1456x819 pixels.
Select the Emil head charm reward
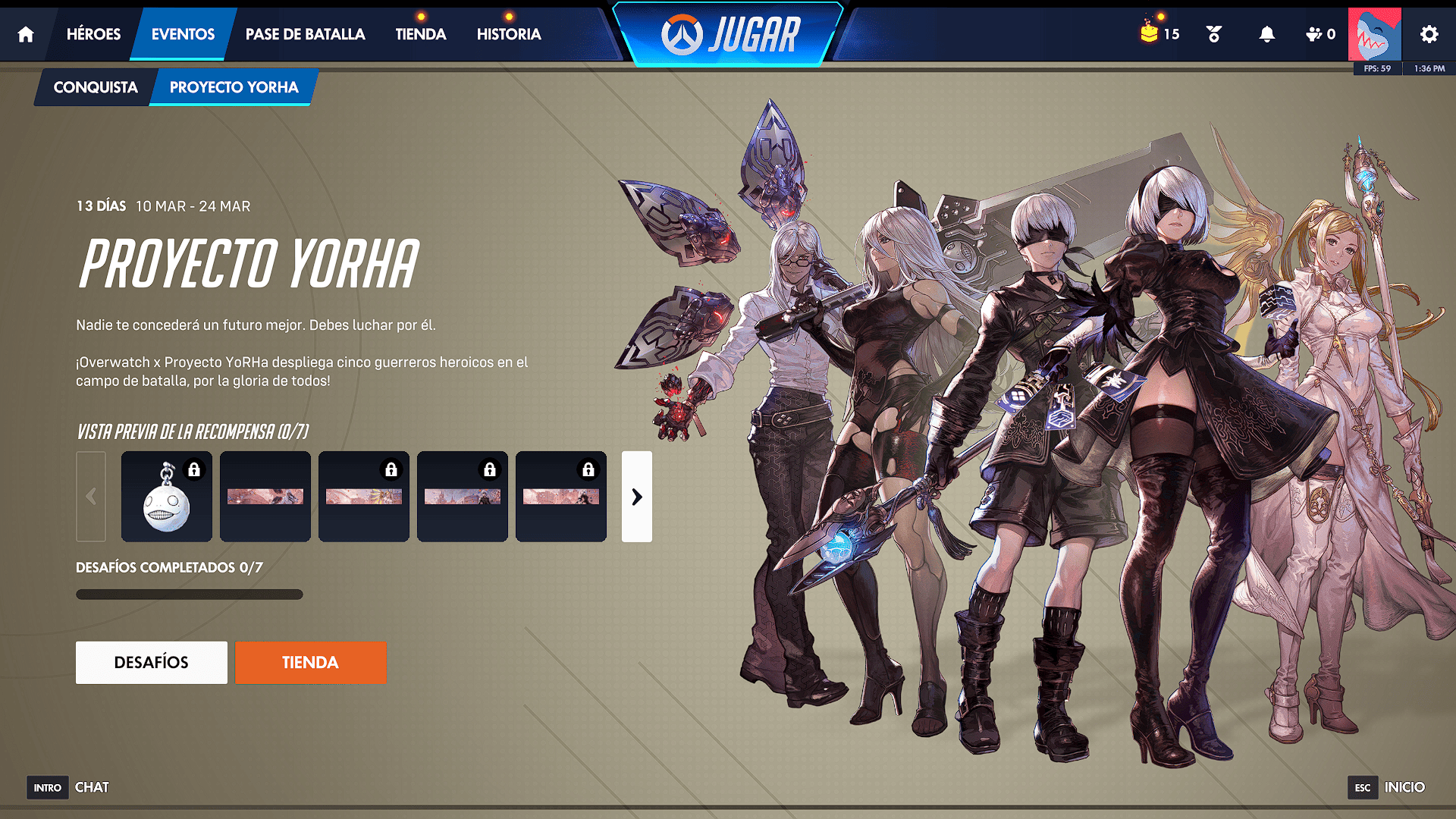coord(167,497)
